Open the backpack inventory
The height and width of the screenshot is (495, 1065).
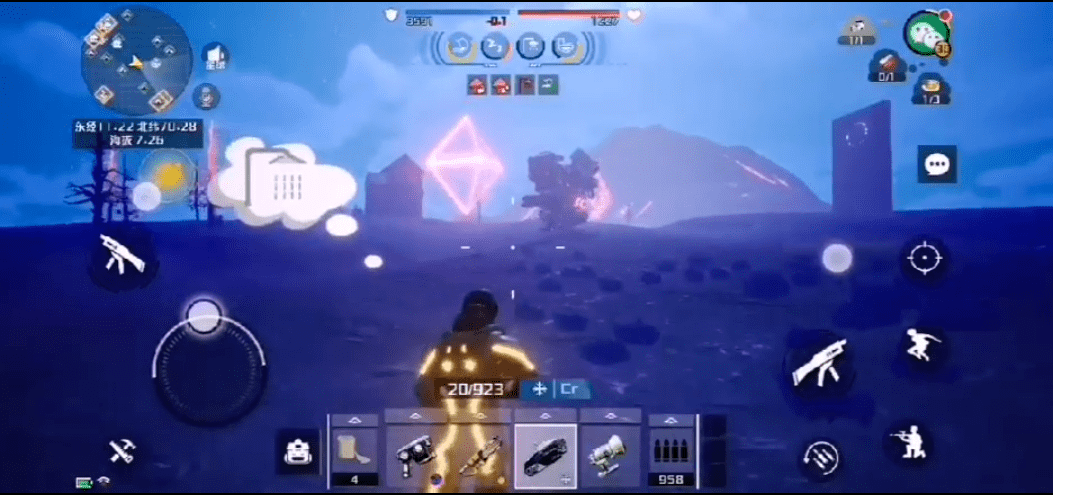(297, 454)
